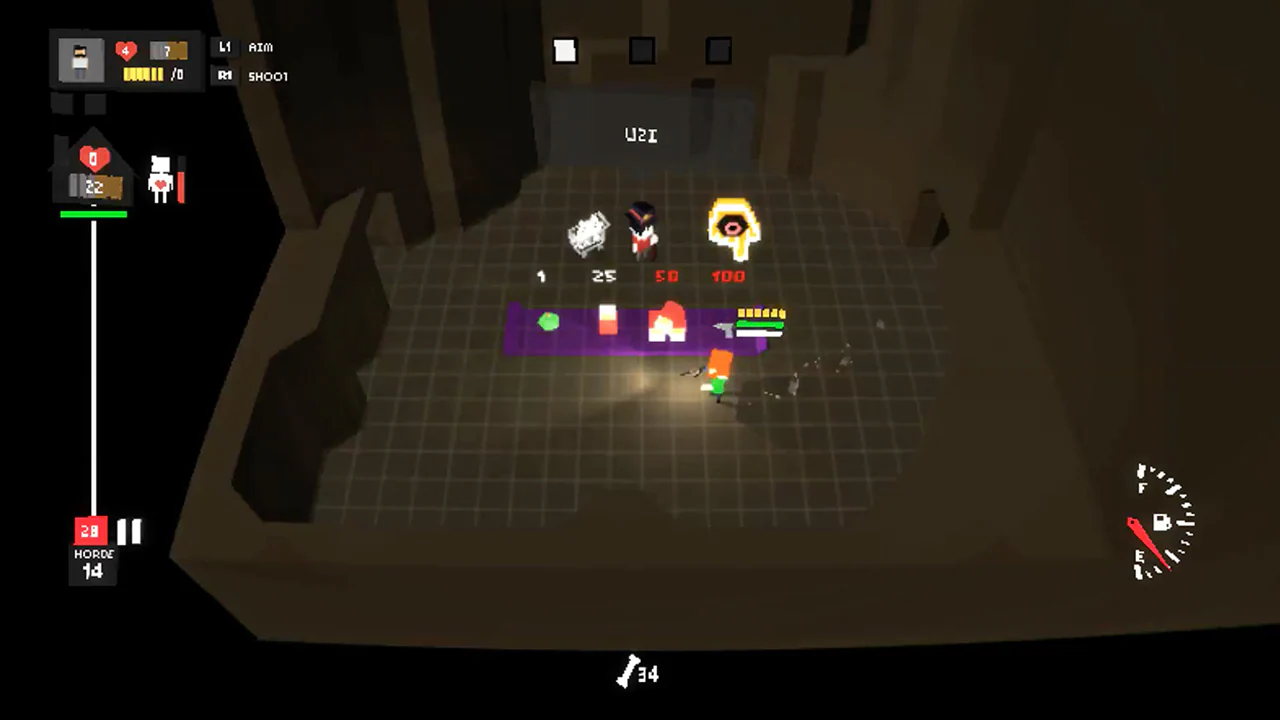Image resolution: width=1280 pixels, height=720 pixels.
Task: Click the green apple pickup on the counter
Action: pos(549,321)
